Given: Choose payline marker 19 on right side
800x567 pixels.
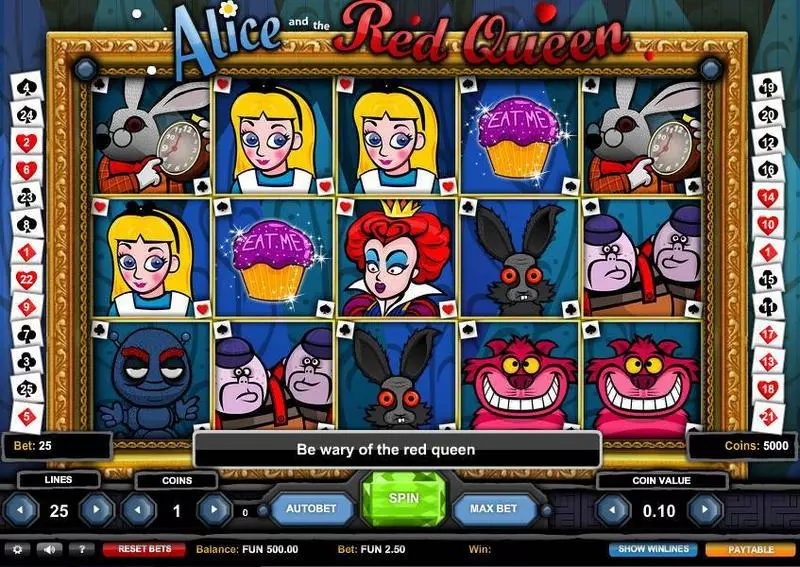Looking at the screenshot, I should pos(770,89).
